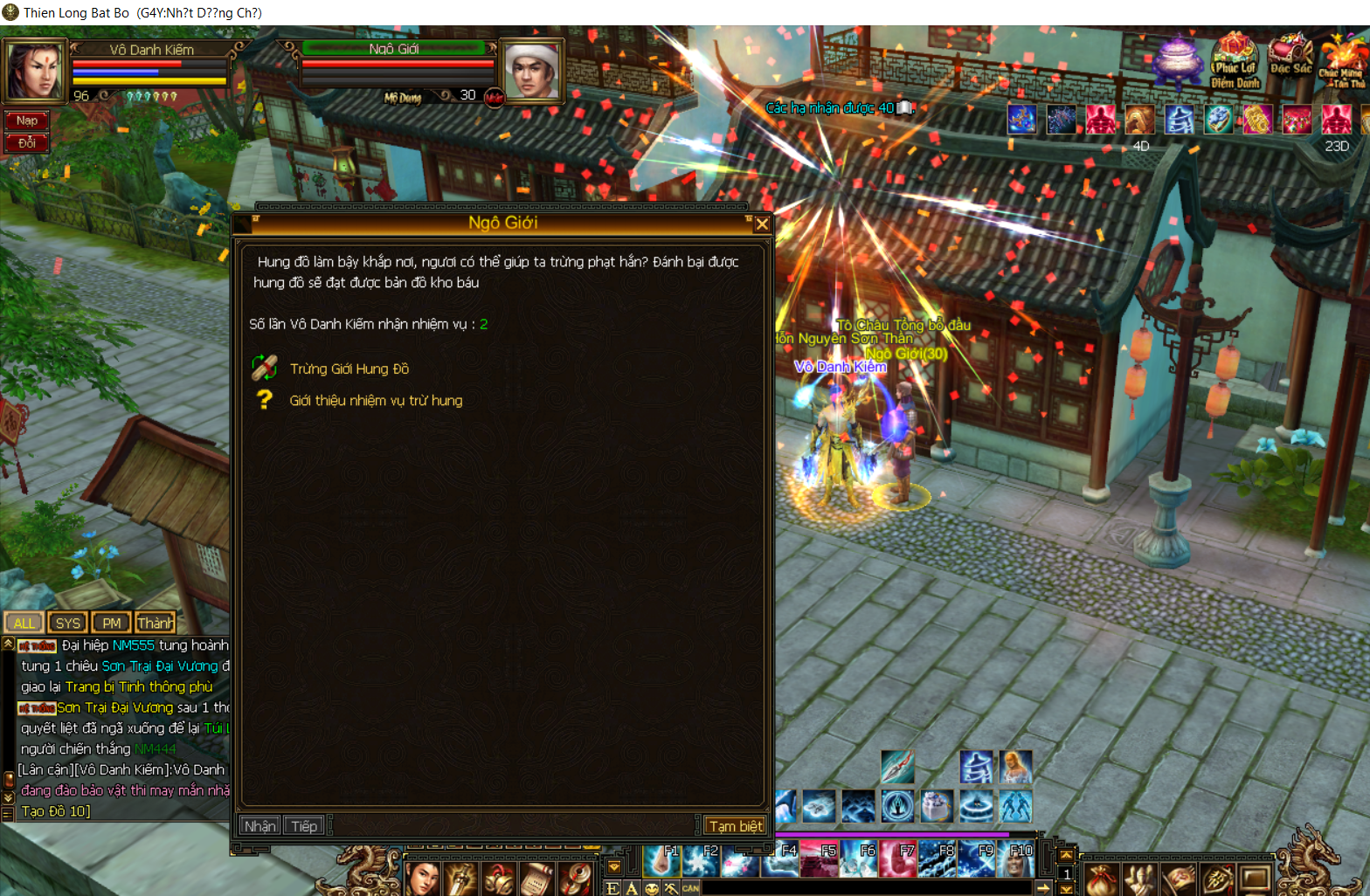Open the Đặc Sắc treasure chest icon
The height and width of the screenshot is (896, 1370).
click(1290, 58)
